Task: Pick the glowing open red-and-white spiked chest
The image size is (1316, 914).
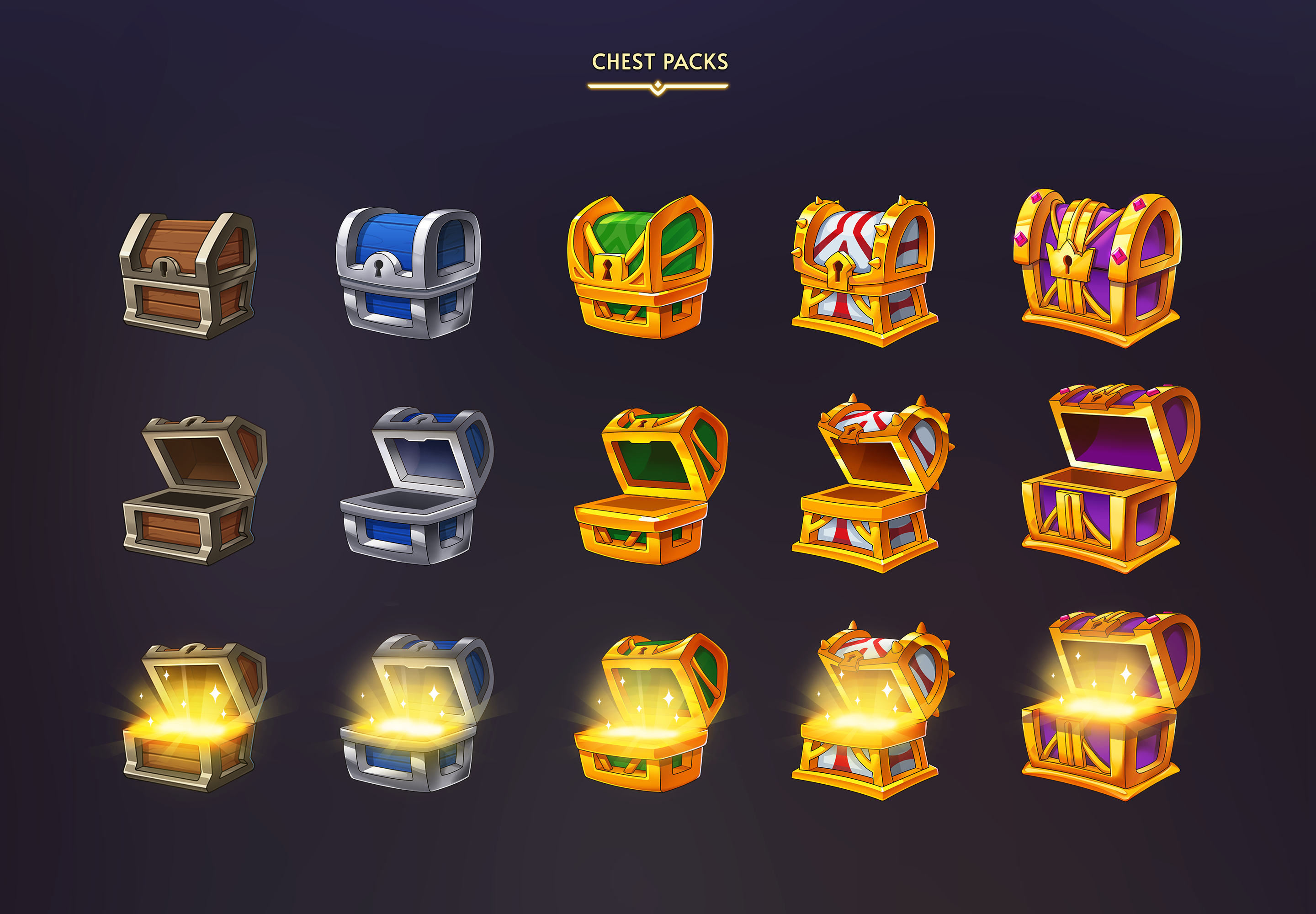Action: [x=870, y=711]
